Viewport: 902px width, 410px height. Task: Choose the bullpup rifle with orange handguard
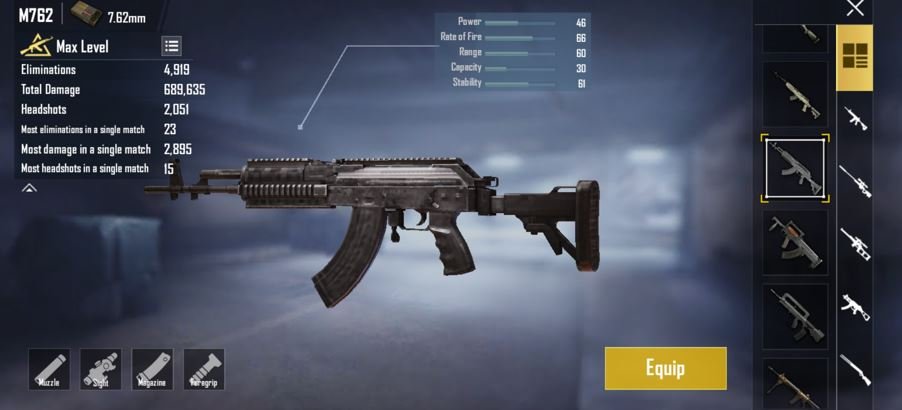pos(795,242)
